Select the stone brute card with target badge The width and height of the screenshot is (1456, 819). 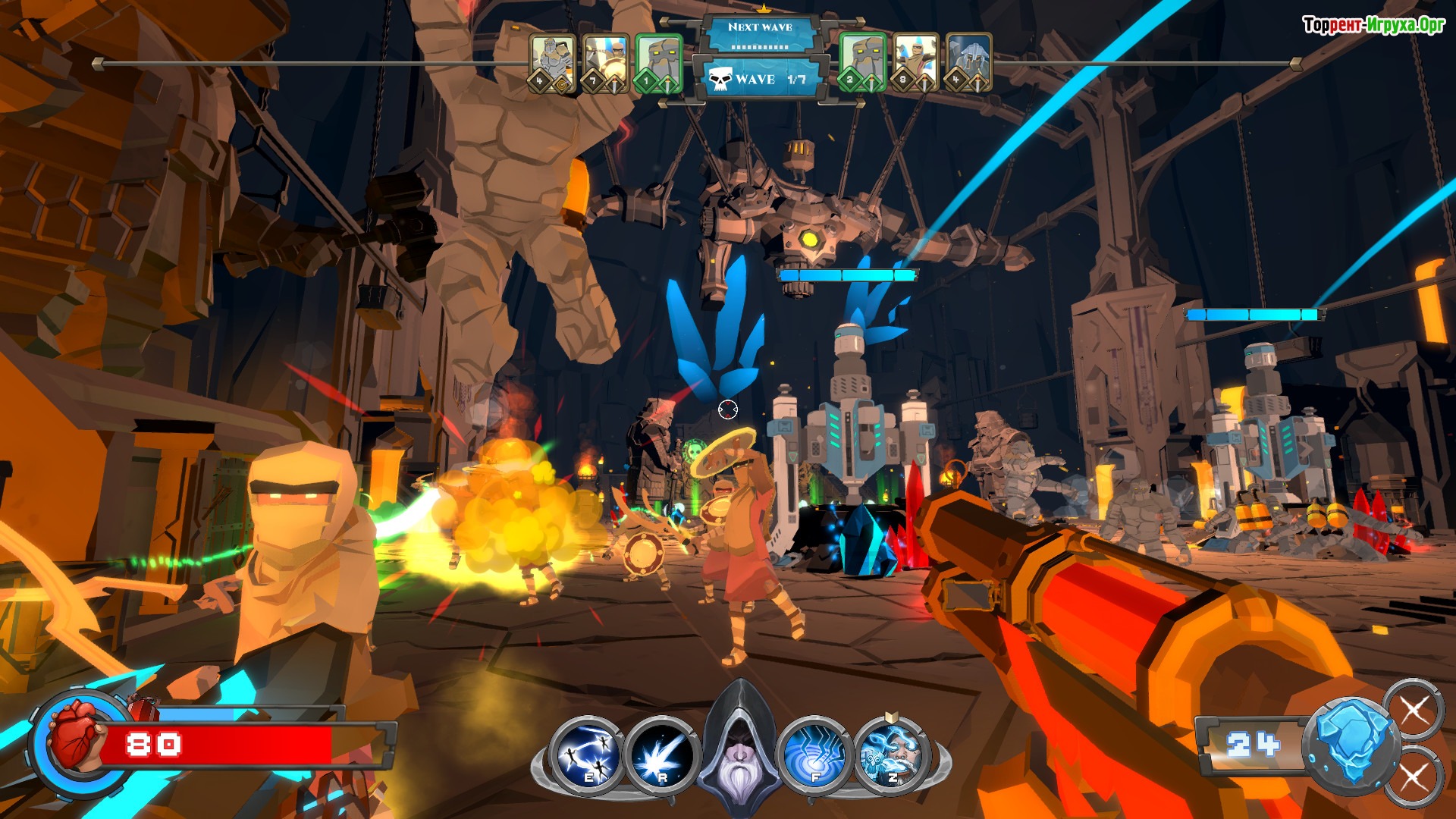[552, 63]
